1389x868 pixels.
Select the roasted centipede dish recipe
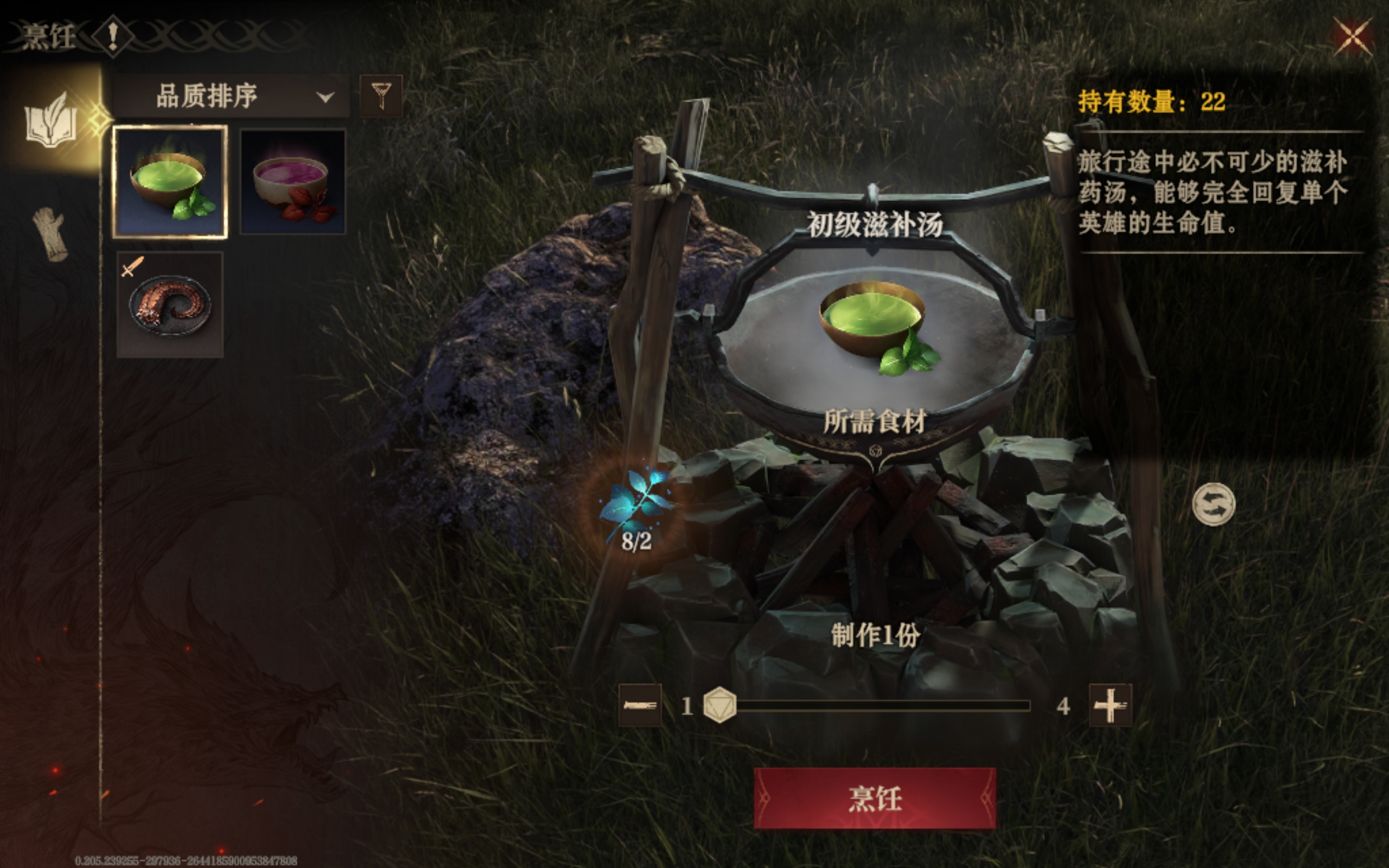point(170,304)
